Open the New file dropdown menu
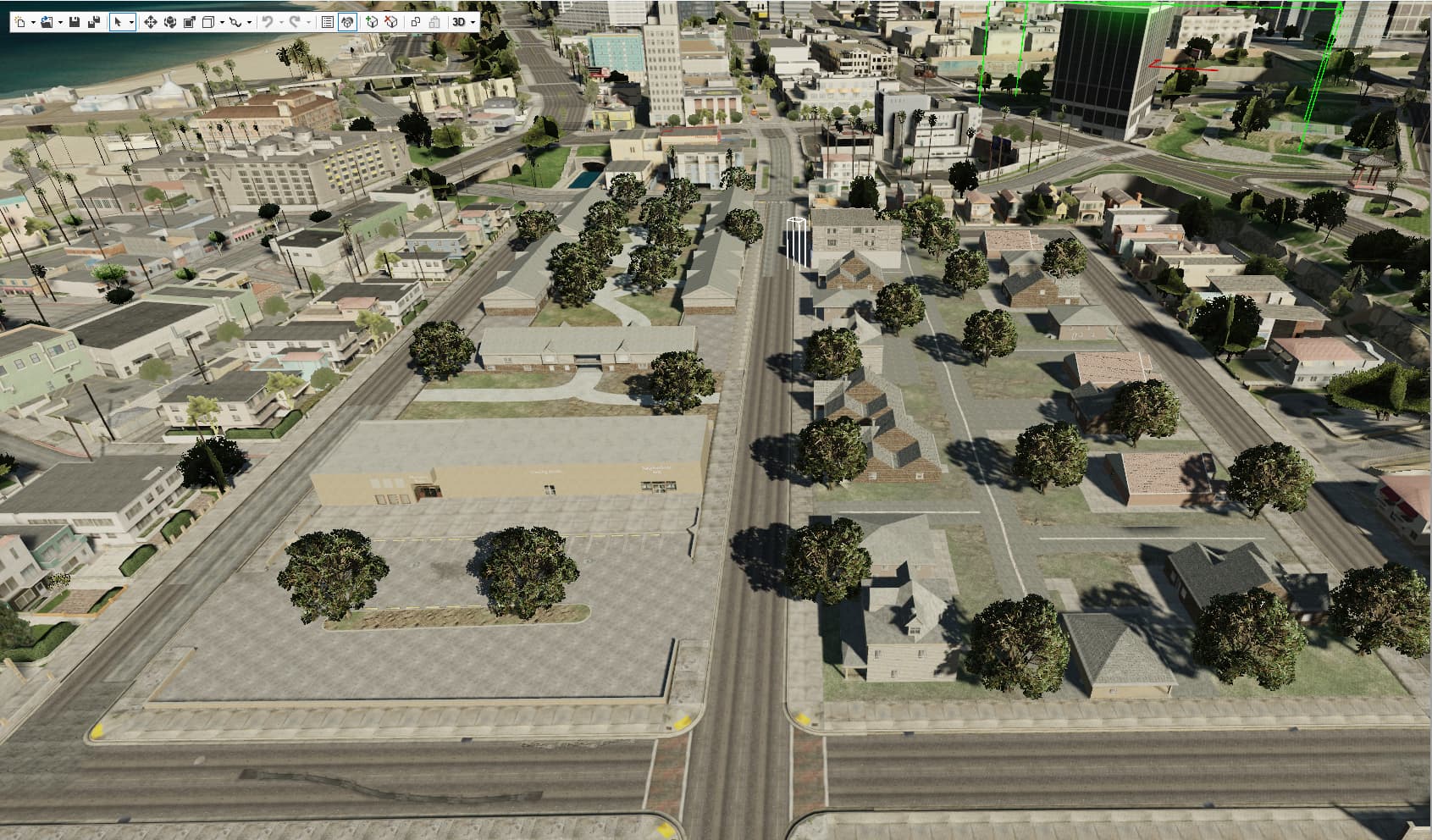Screen dimensions: 1432x840 pyautogui.click(x=34, y=21)
